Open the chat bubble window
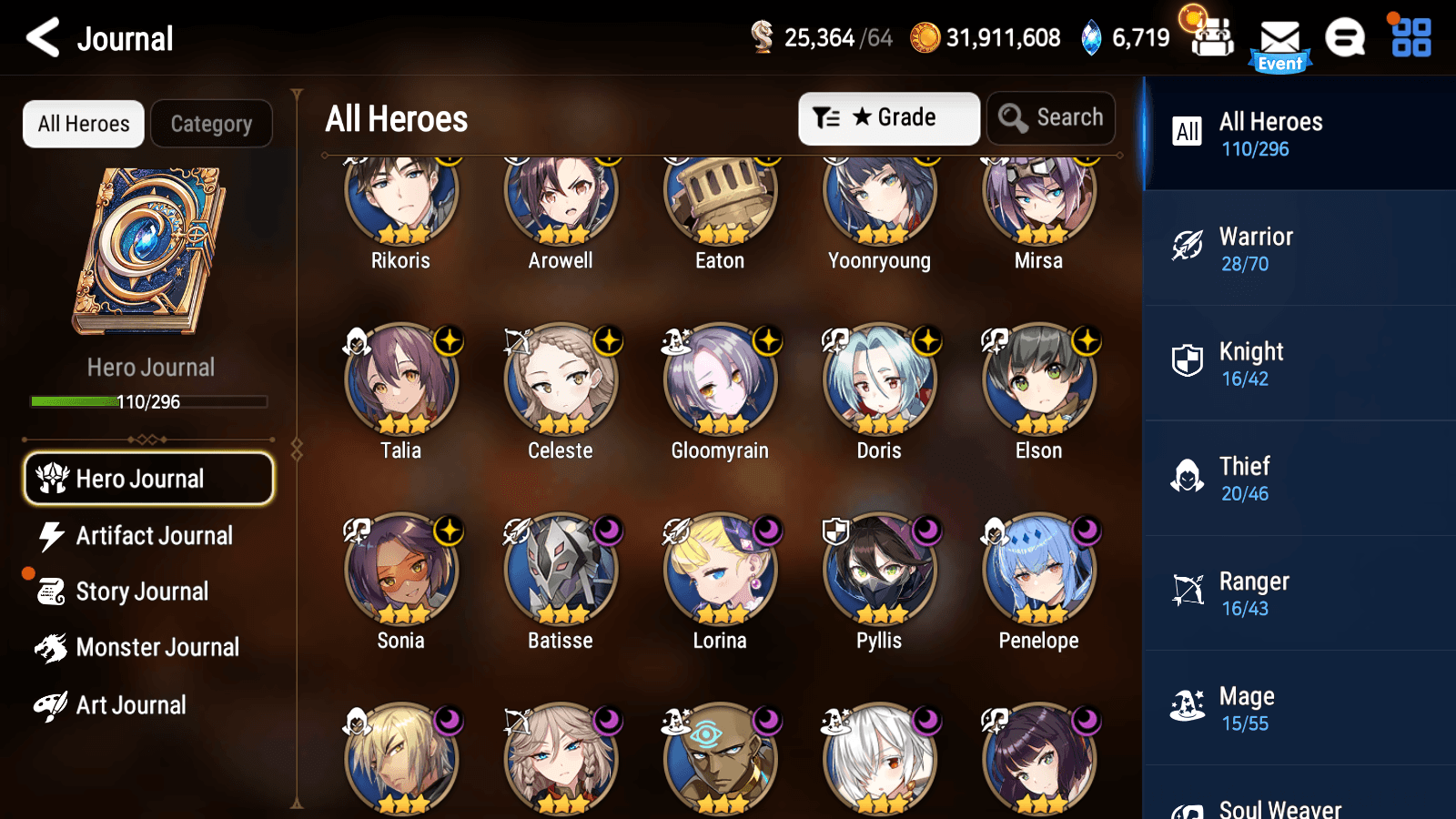Image resolution: width=1456 pixels, height=819 pixels. point(1344,39)
